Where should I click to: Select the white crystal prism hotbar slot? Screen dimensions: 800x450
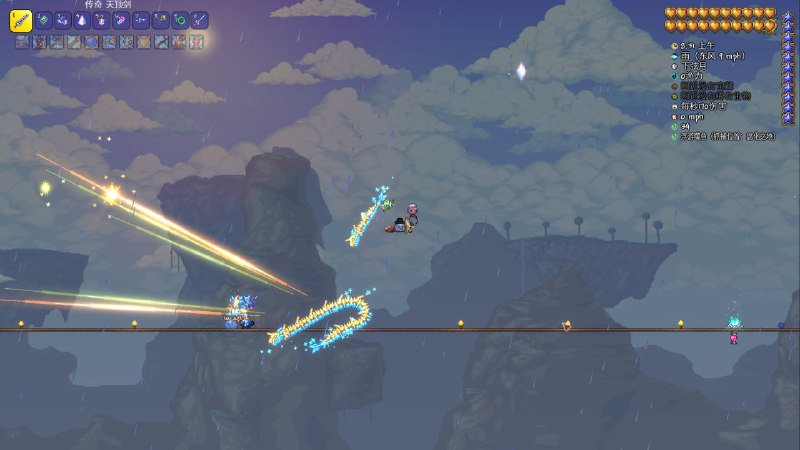coord(82,19)
